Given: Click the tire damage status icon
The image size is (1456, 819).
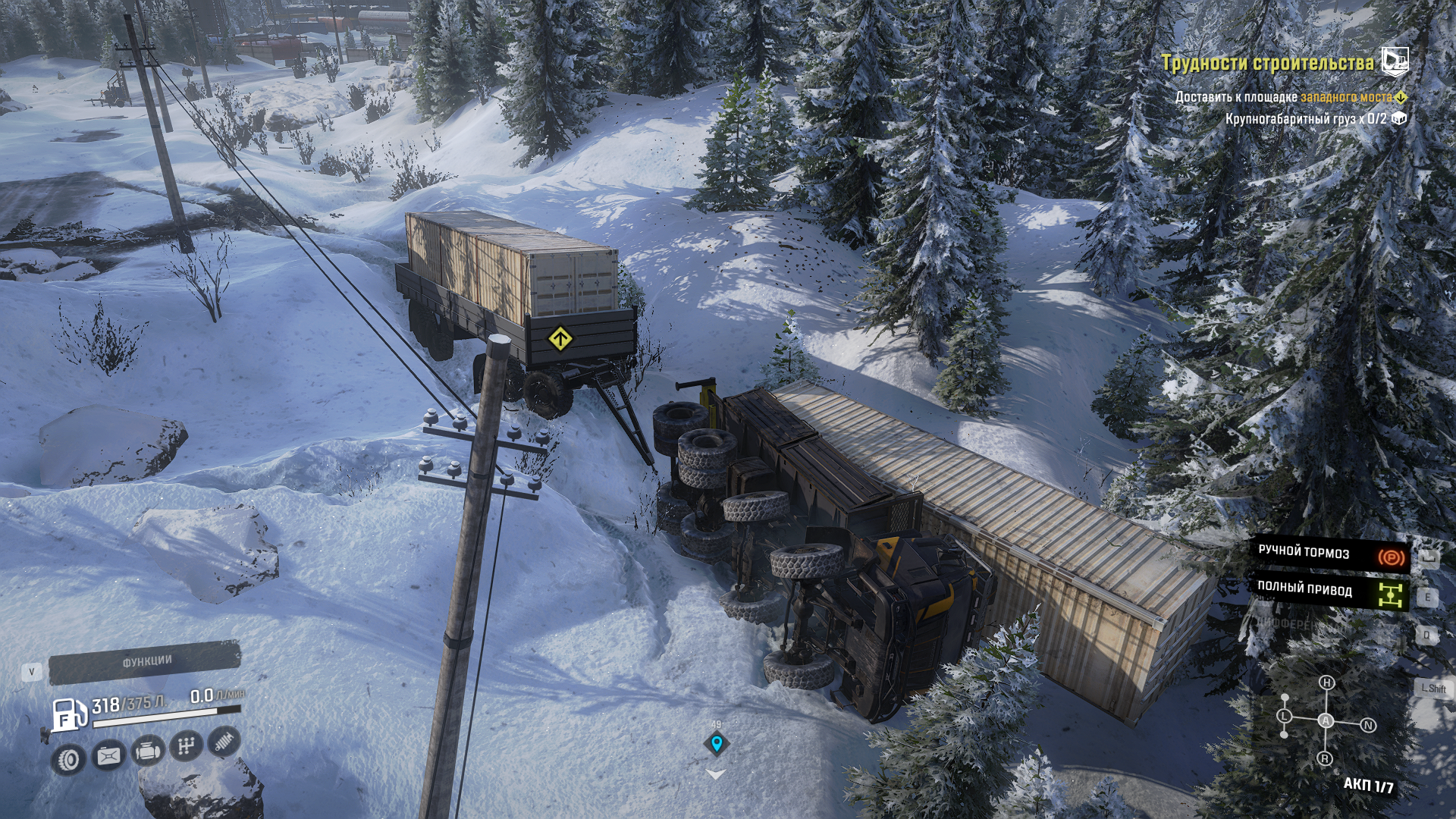Looking at the screenshot, I should coord(70,758).
